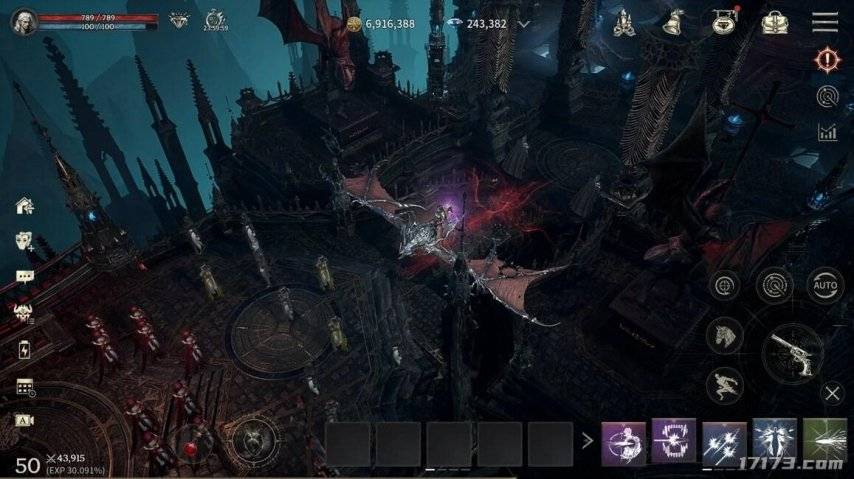
Task: Toggle the AUTO battle button
Action: (826, 285)
